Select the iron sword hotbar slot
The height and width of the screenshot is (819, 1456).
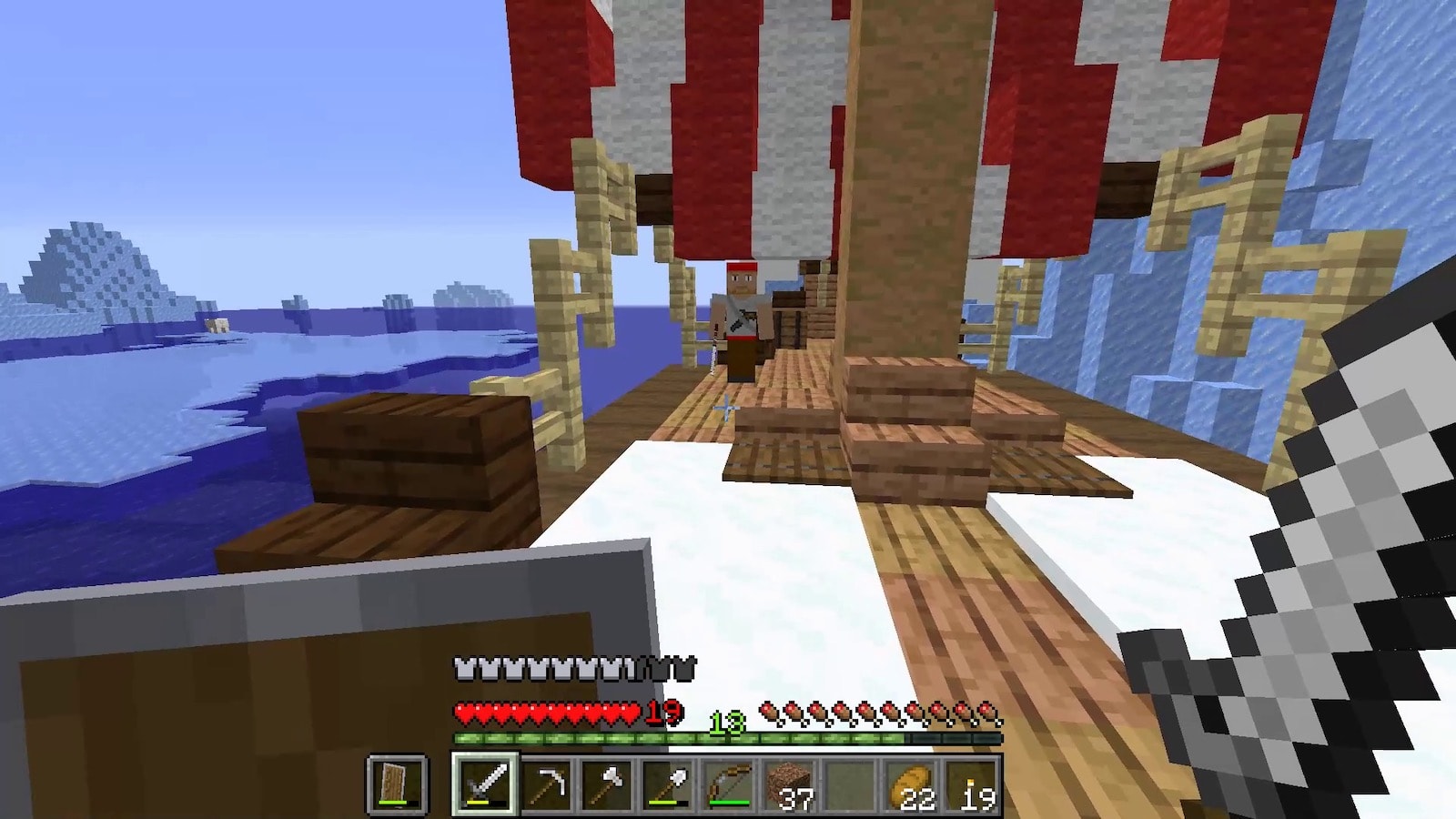point(485,783)
